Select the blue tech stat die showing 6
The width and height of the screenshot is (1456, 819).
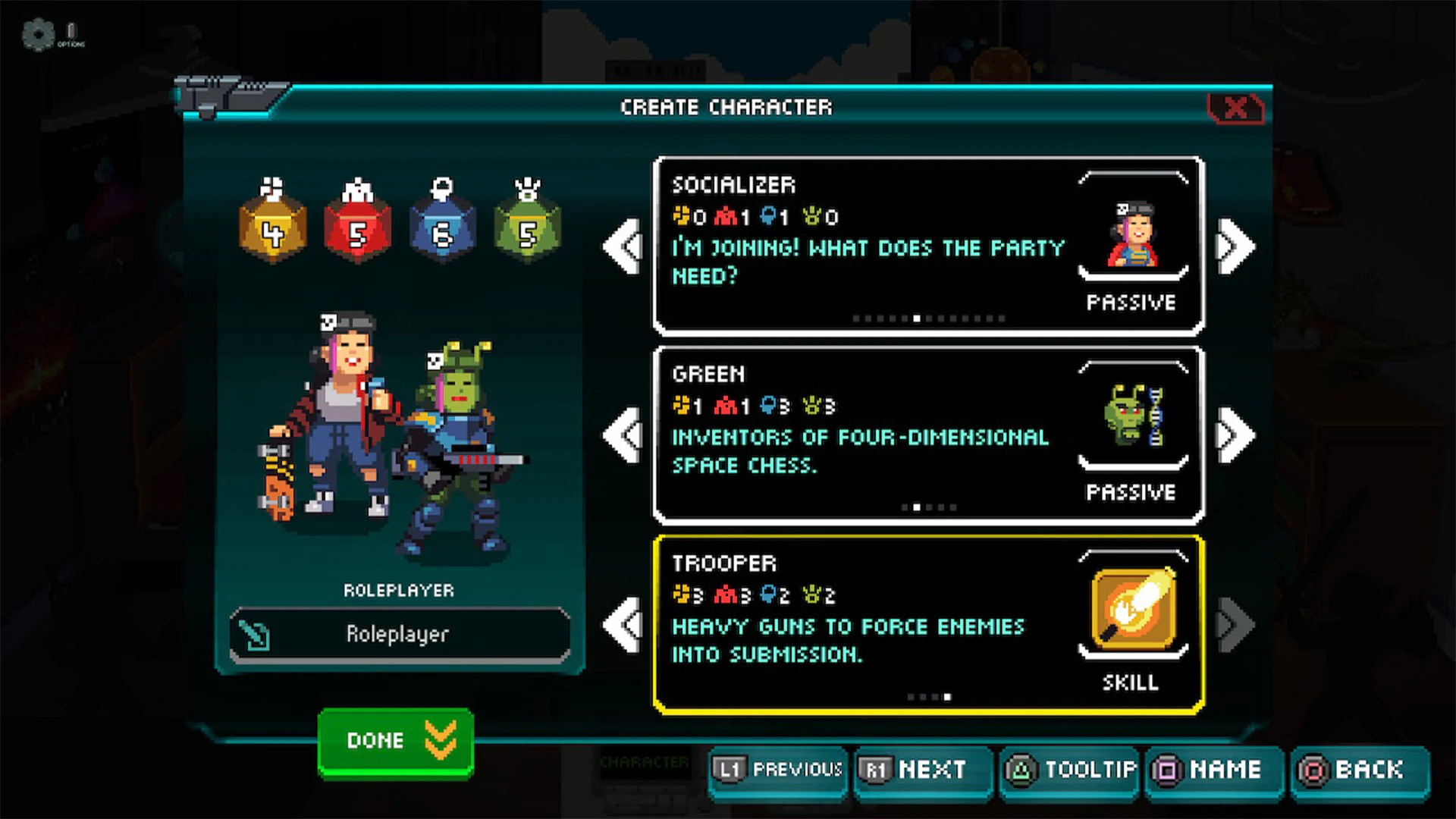[444, 227]
